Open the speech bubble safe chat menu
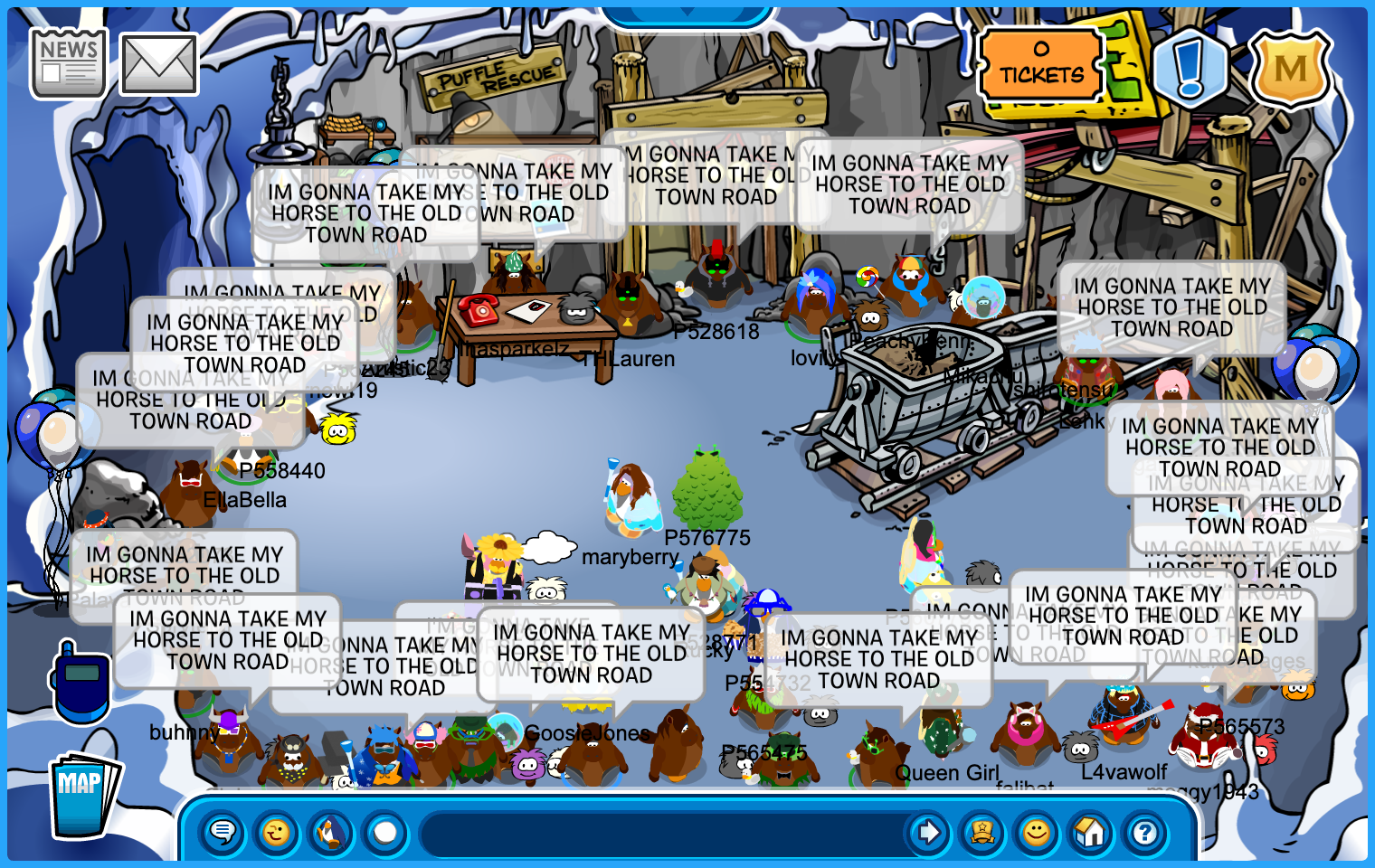 (223, 832)
